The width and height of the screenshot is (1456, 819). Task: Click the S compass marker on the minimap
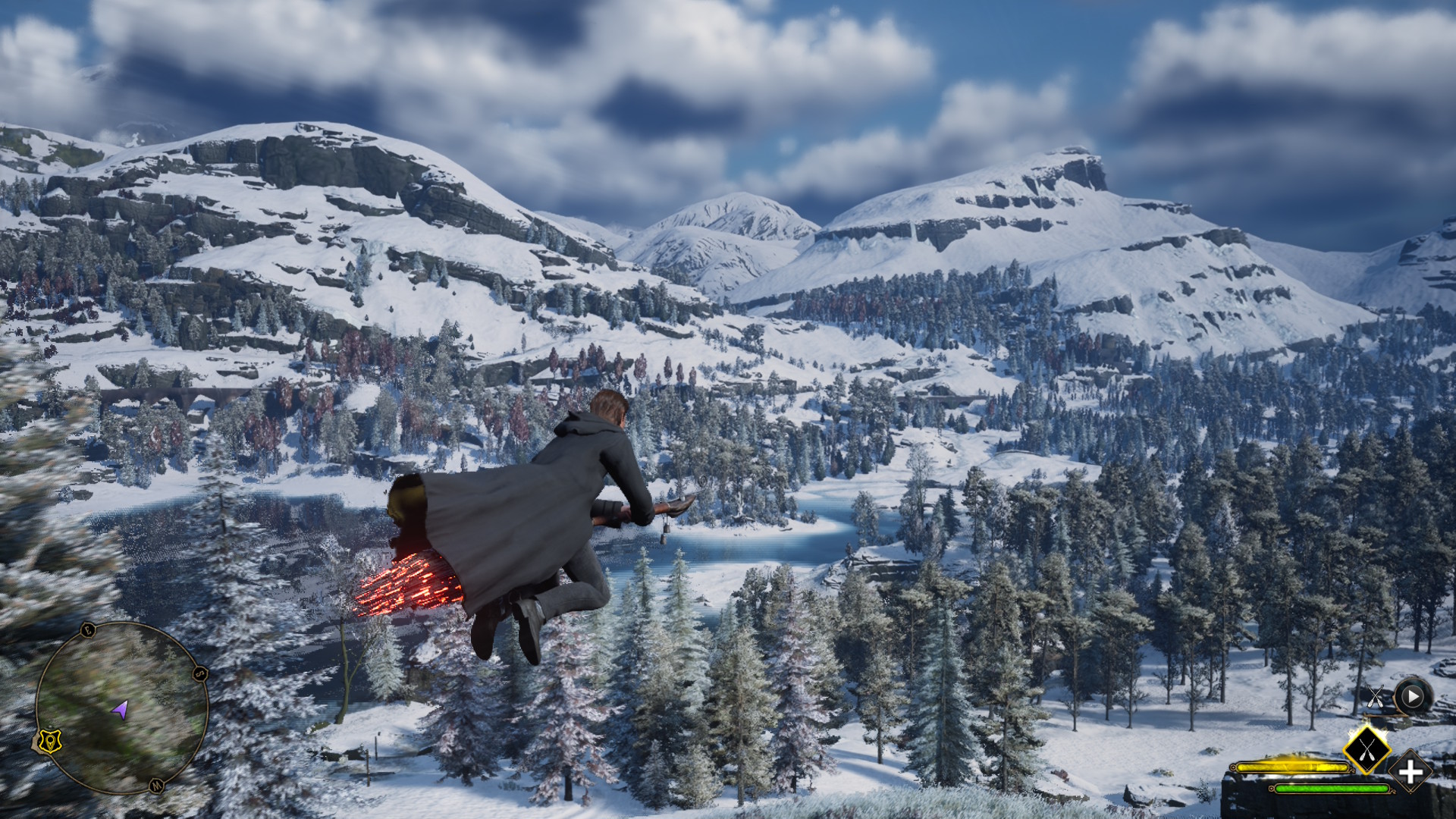[199, 673]
